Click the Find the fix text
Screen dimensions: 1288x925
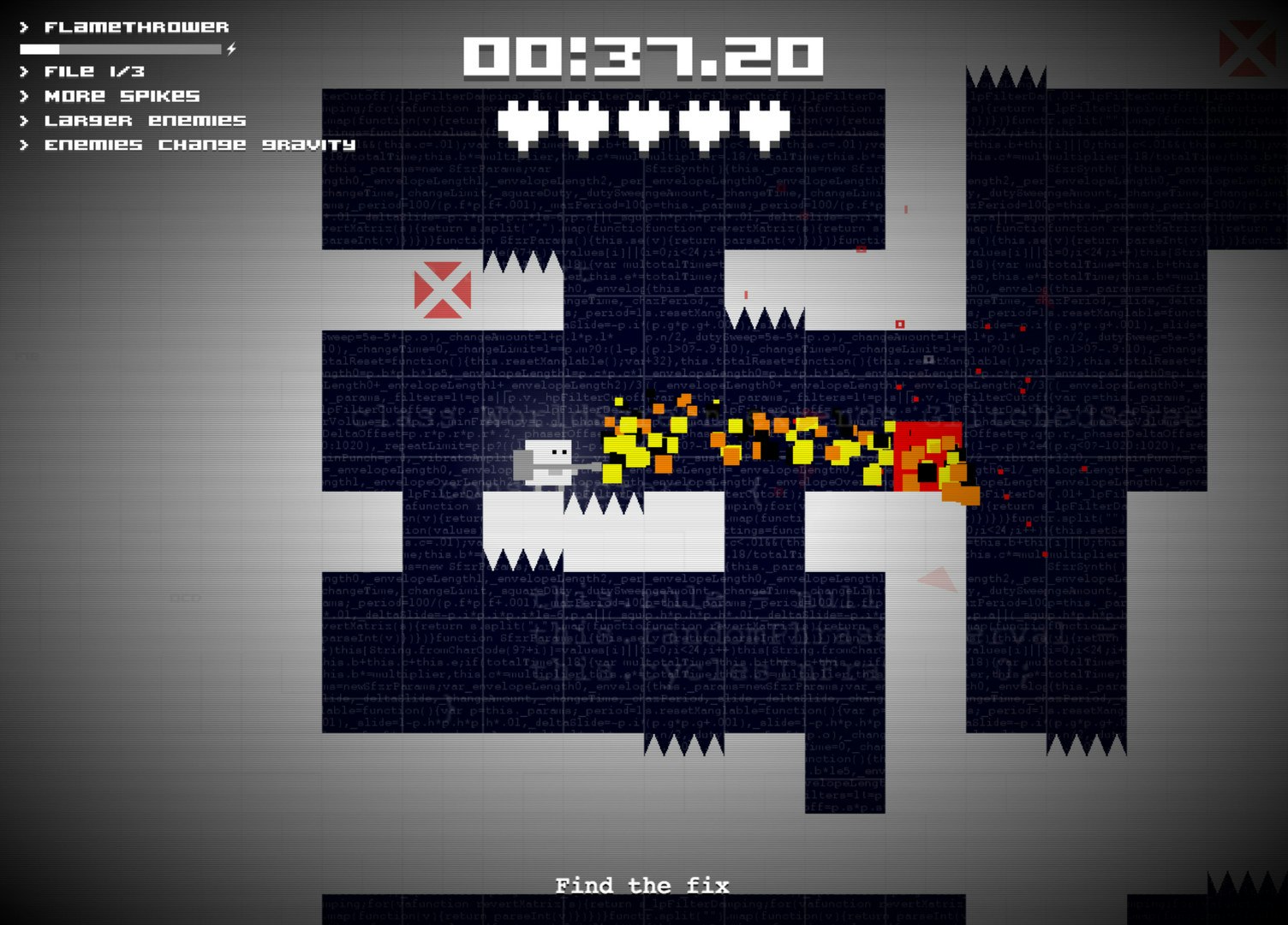(x=642, y=886)
